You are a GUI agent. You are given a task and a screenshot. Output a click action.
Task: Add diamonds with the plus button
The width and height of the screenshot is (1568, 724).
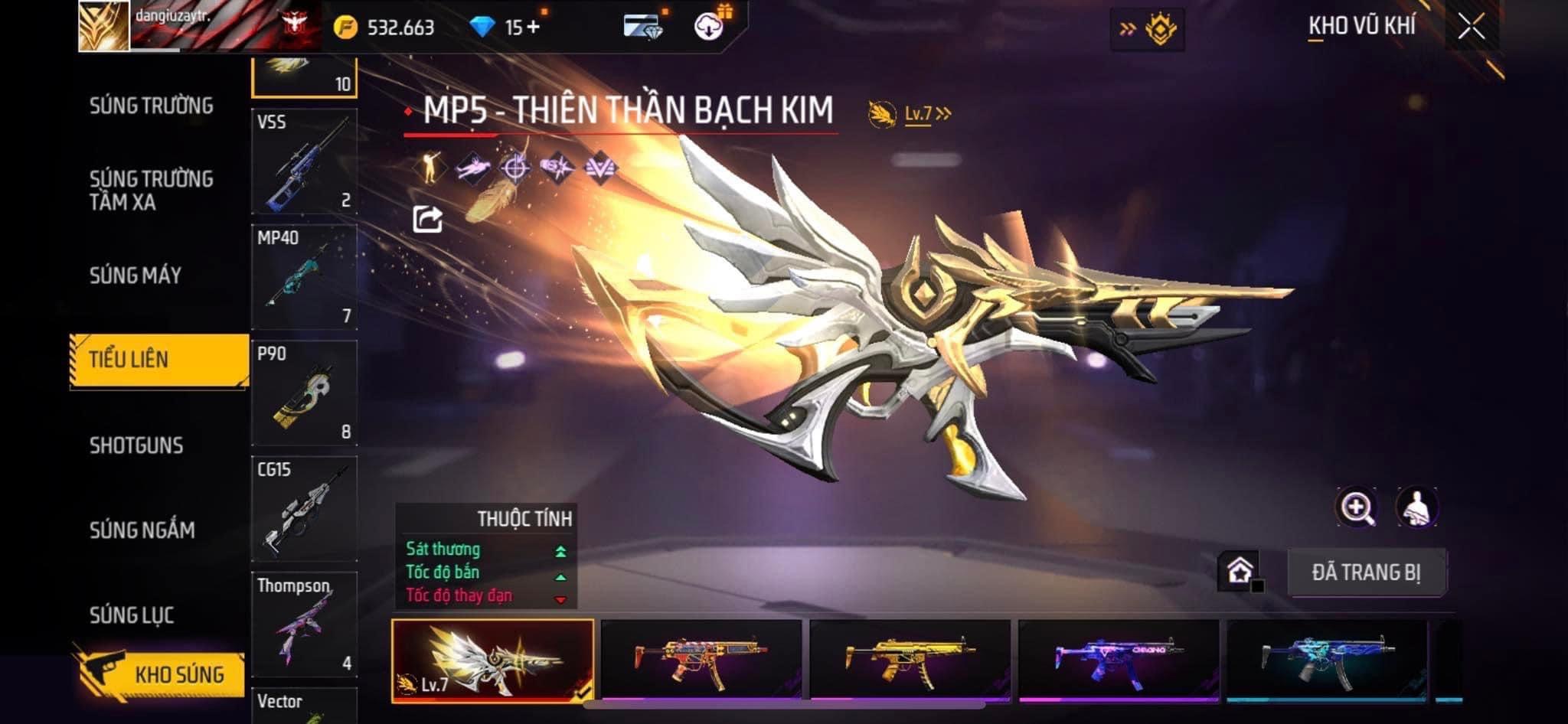point(533,28)
